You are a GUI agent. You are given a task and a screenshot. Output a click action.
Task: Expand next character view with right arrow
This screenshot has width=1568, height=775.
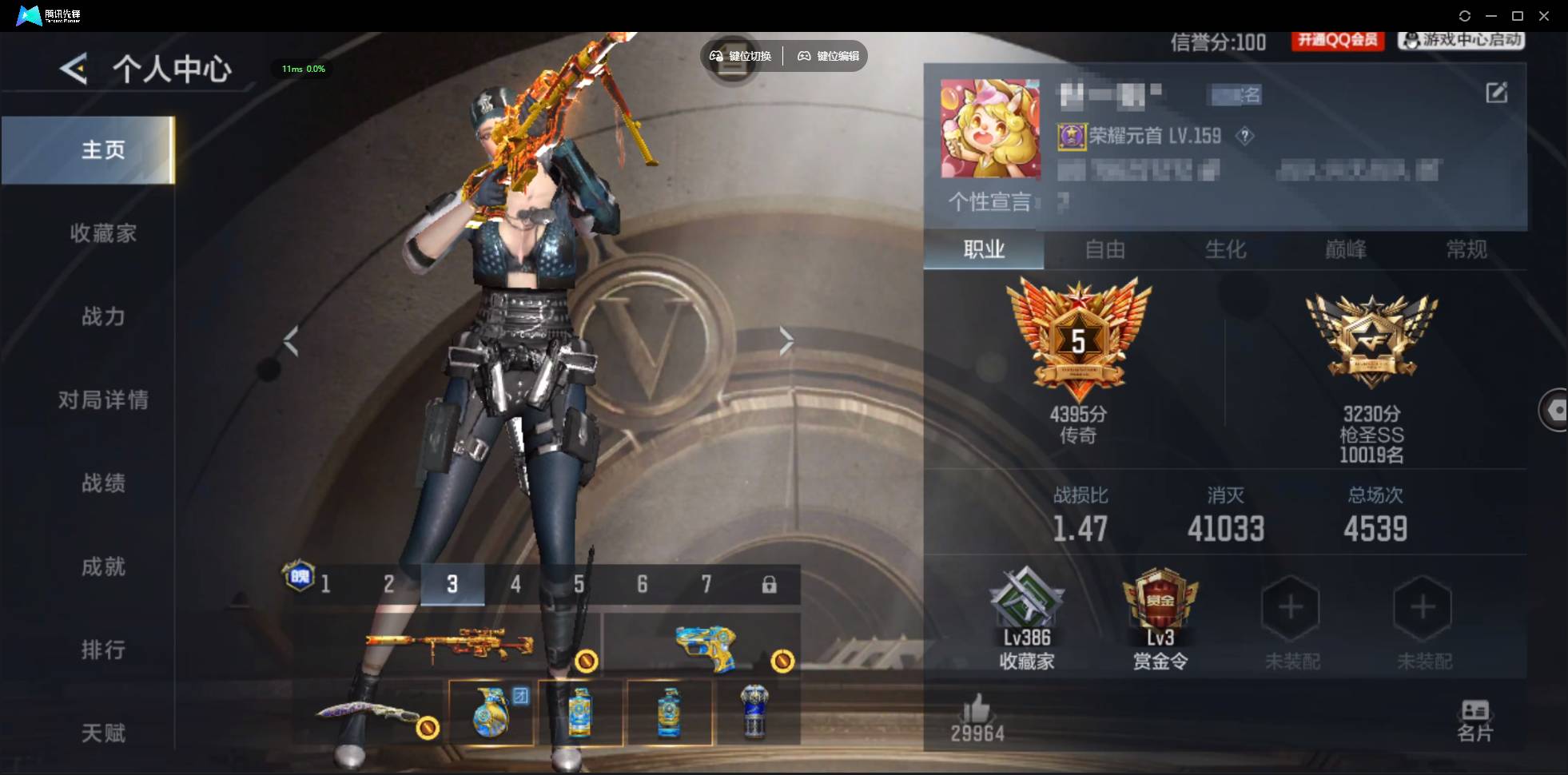click(787, 340)
